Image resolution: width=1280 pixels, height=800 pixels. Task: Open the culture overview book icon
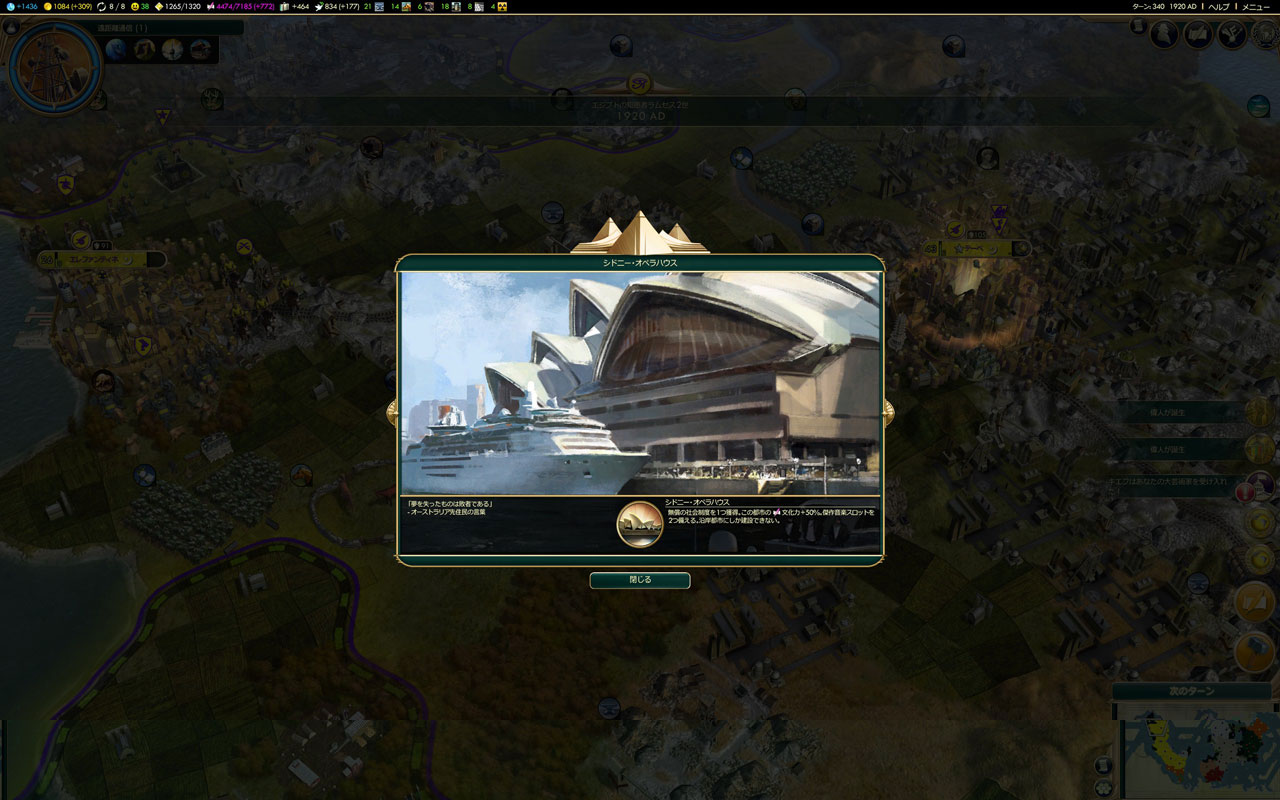pos(1198,35)
